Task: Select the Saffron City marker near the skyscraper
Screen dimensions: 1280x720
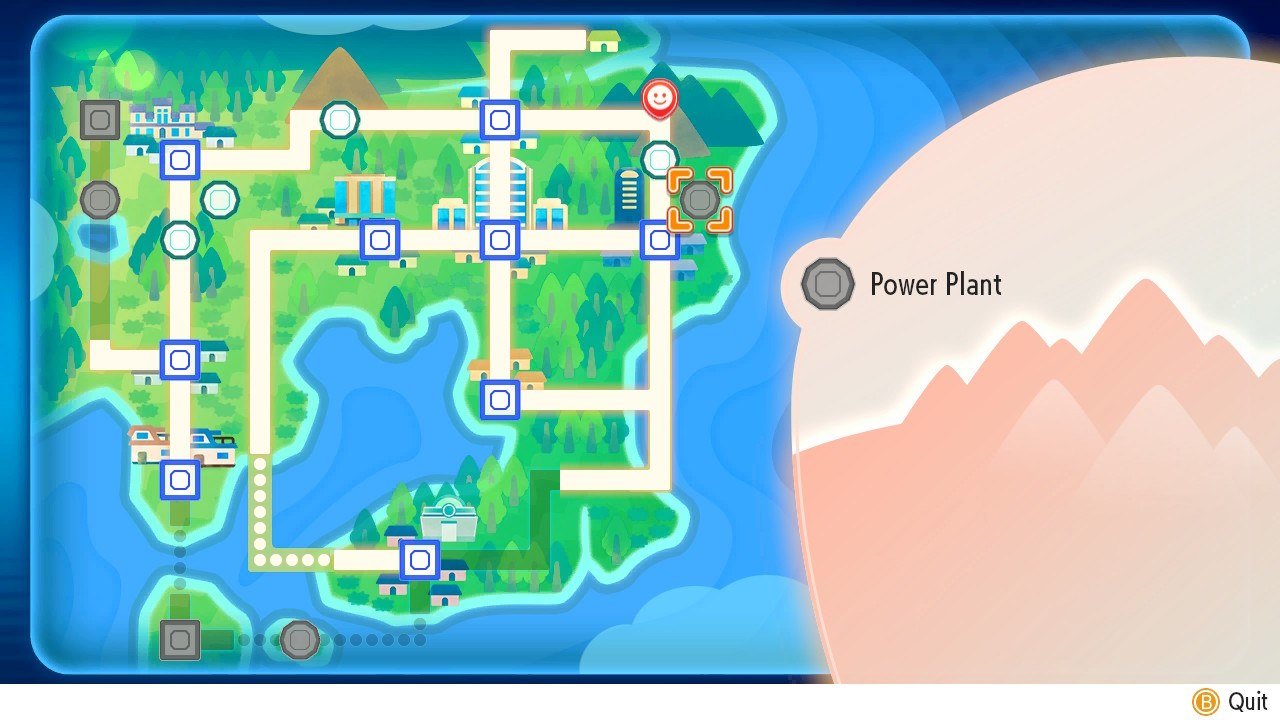Action: click(x=498, y=238)
